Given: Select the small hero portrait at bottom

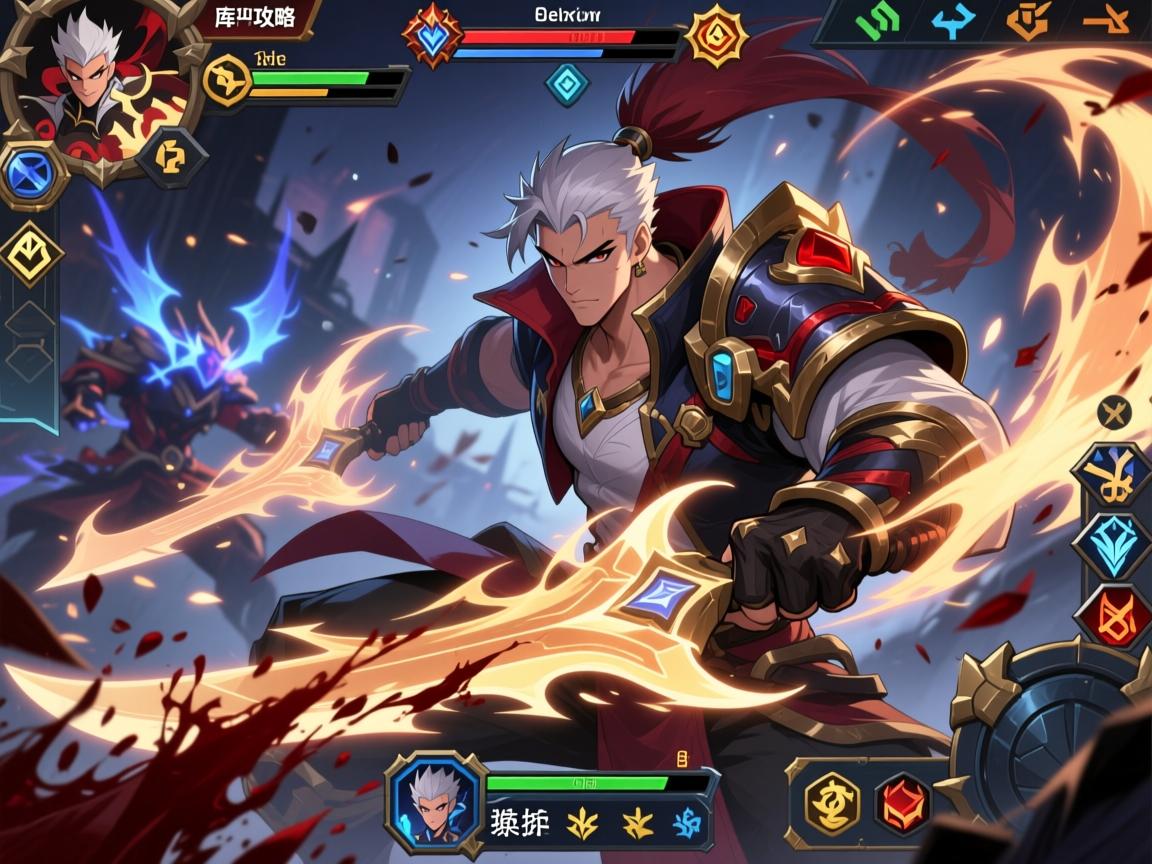Looking at the screenshot, I should (435, 800).
